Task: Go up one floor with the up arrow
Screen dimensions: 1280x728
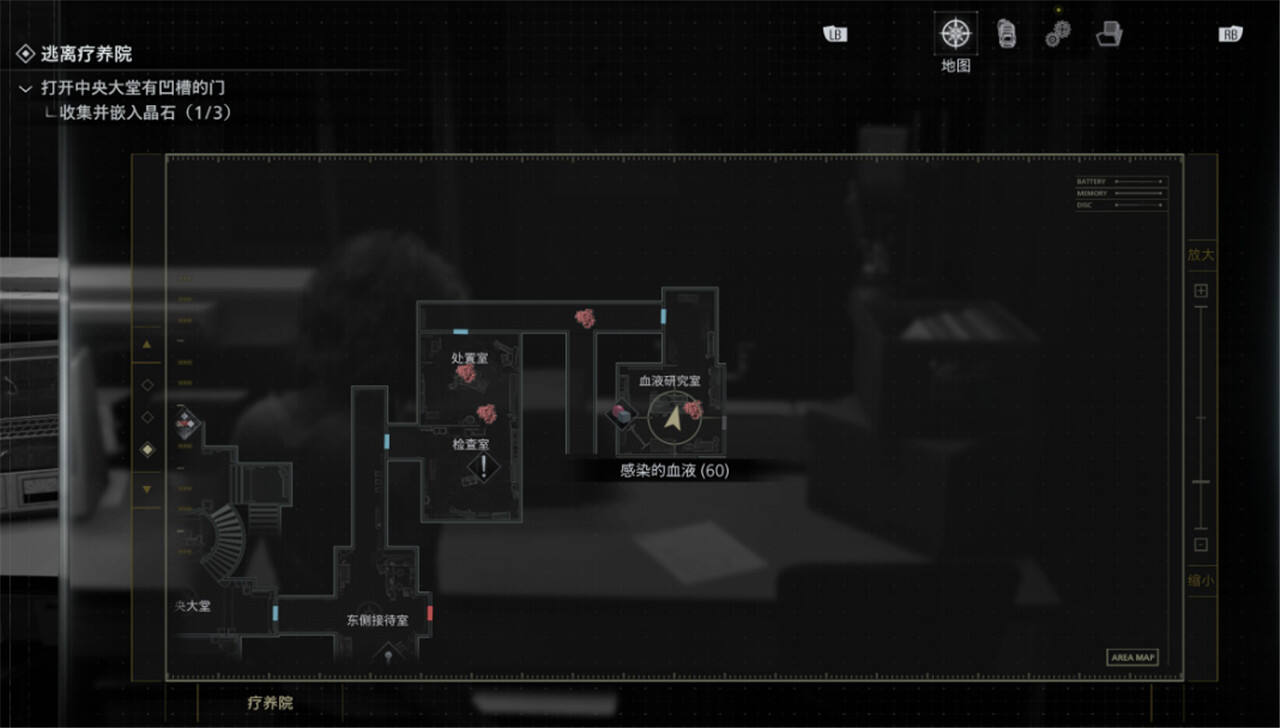Action: 148,344
